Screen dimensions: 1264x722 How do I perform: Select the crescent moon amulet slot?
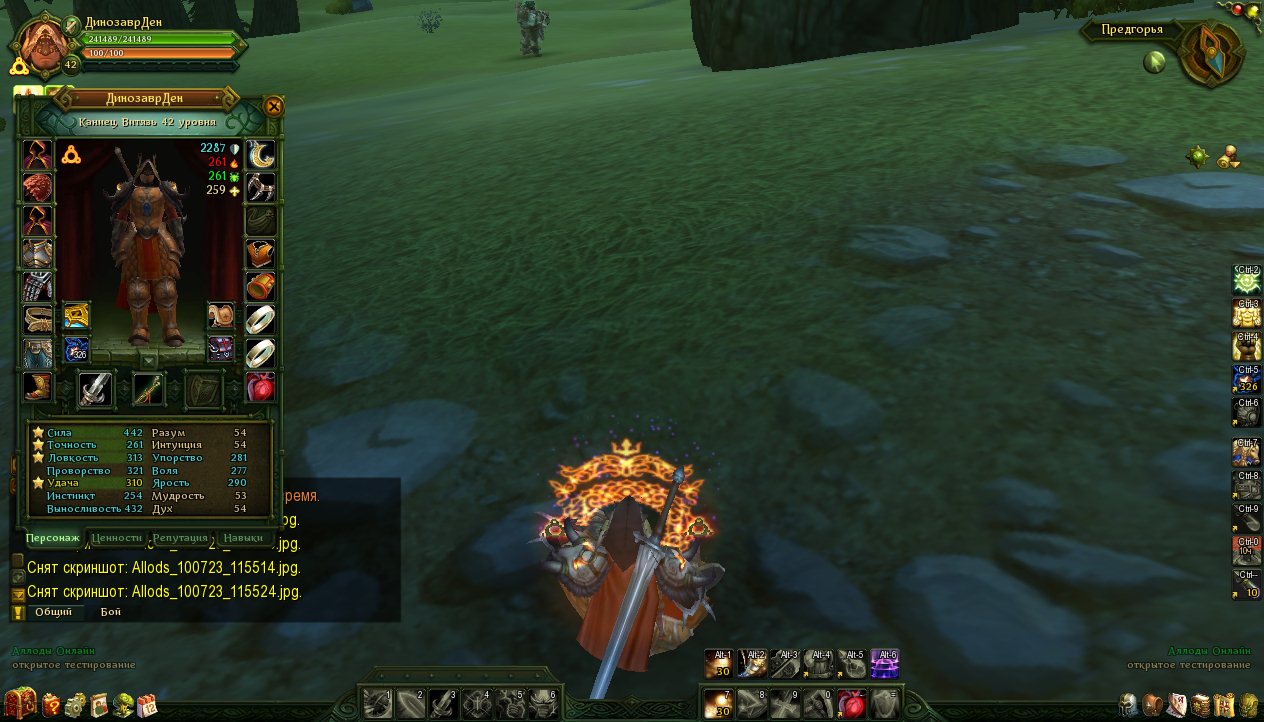(x=260, y=154)
